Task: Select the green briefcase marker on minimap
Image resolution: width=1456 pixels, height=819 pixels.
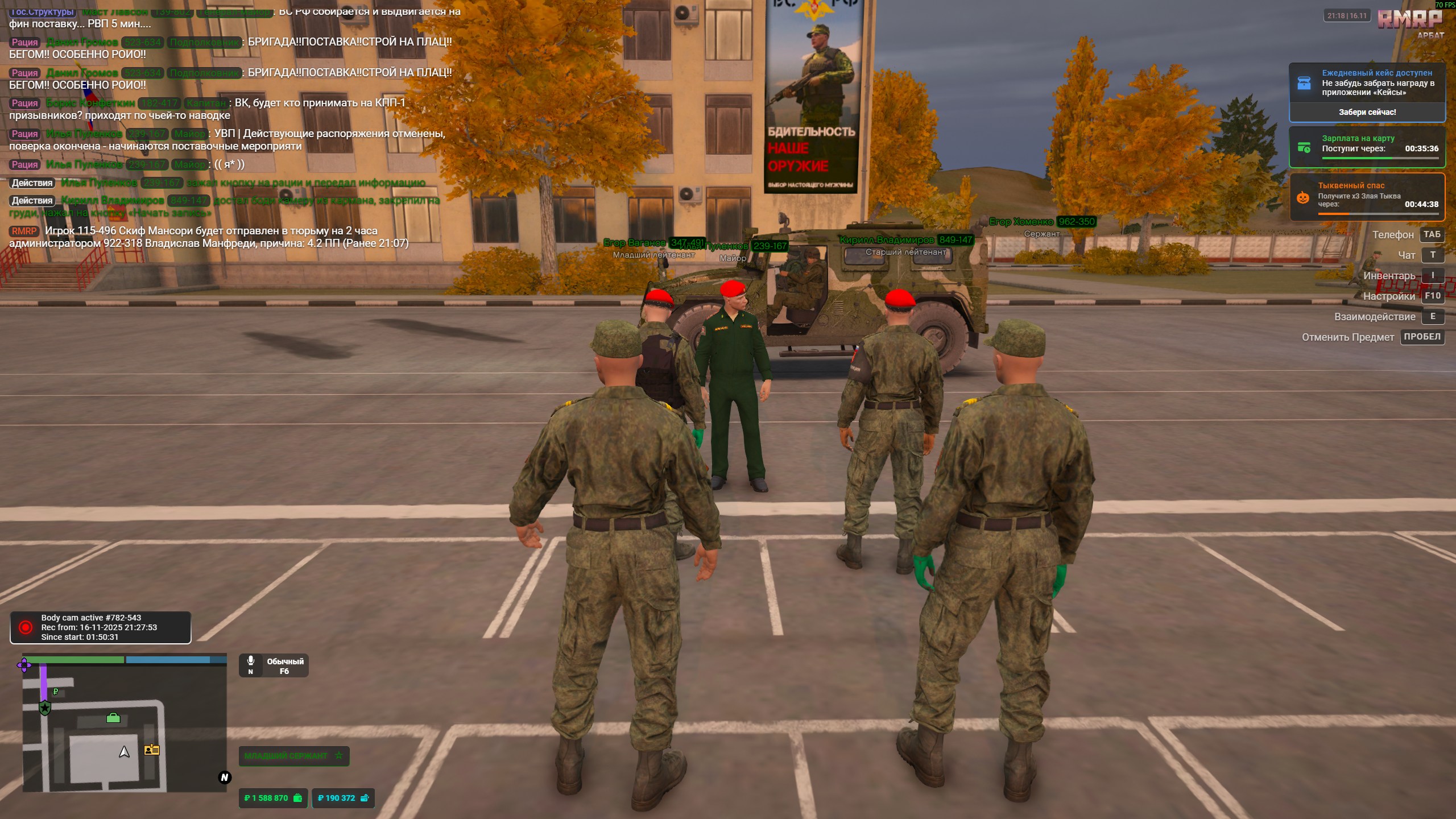Action: pos(113,718)
